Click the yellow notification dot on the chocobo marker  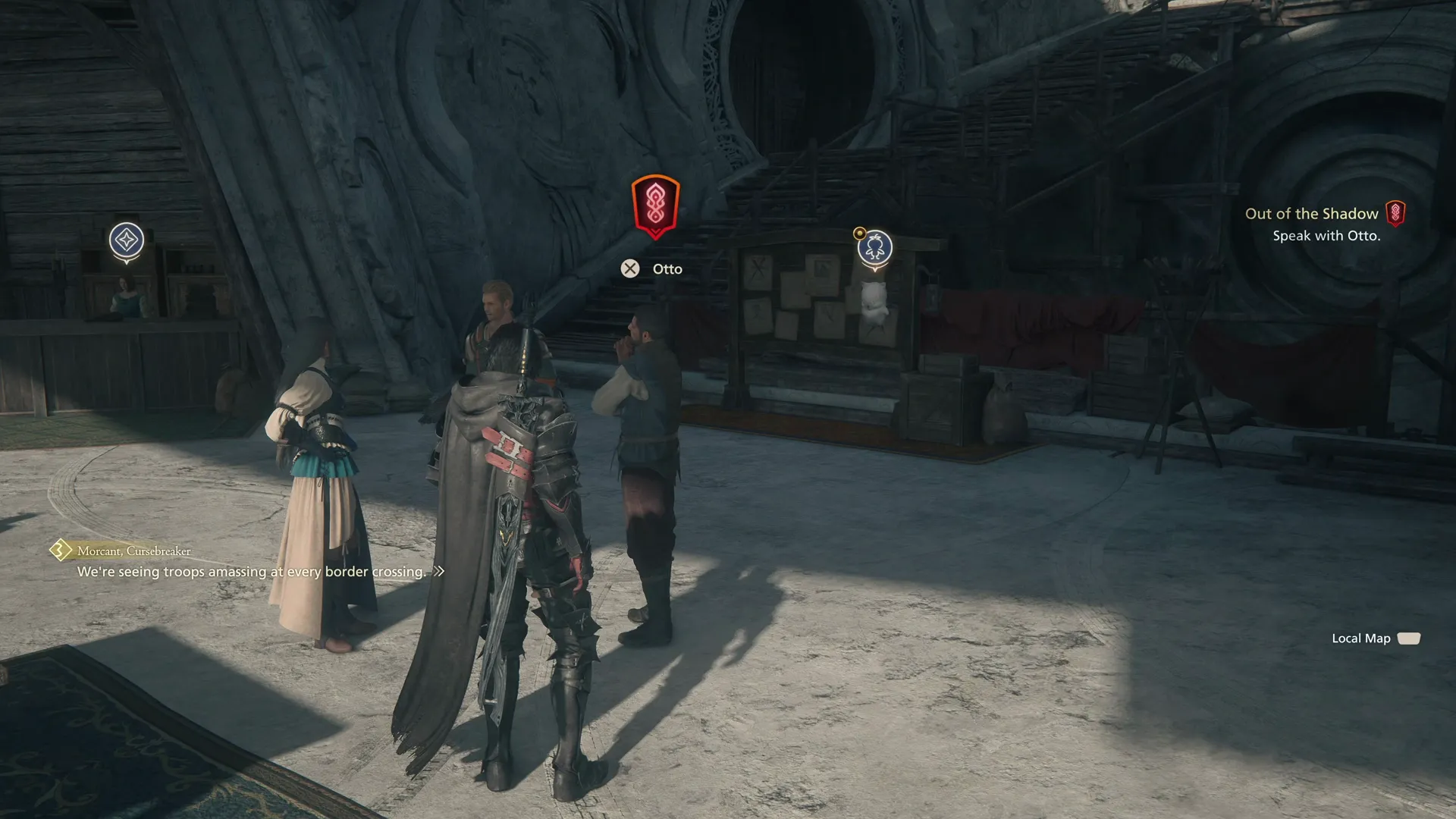pyautogui.click(x=859, y=233)
